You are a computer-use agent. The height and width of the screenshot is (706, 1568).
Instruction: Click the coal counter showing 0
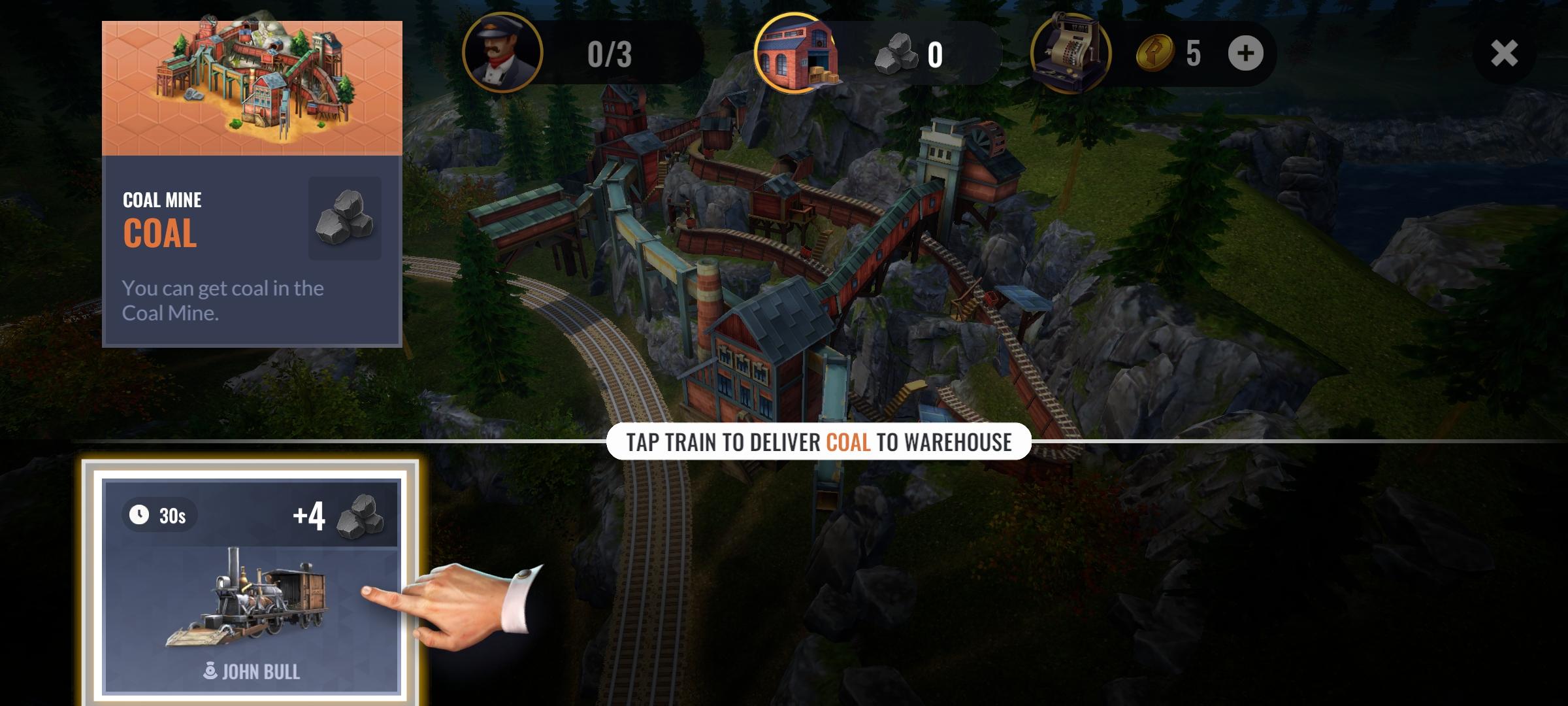pos(933,55)
